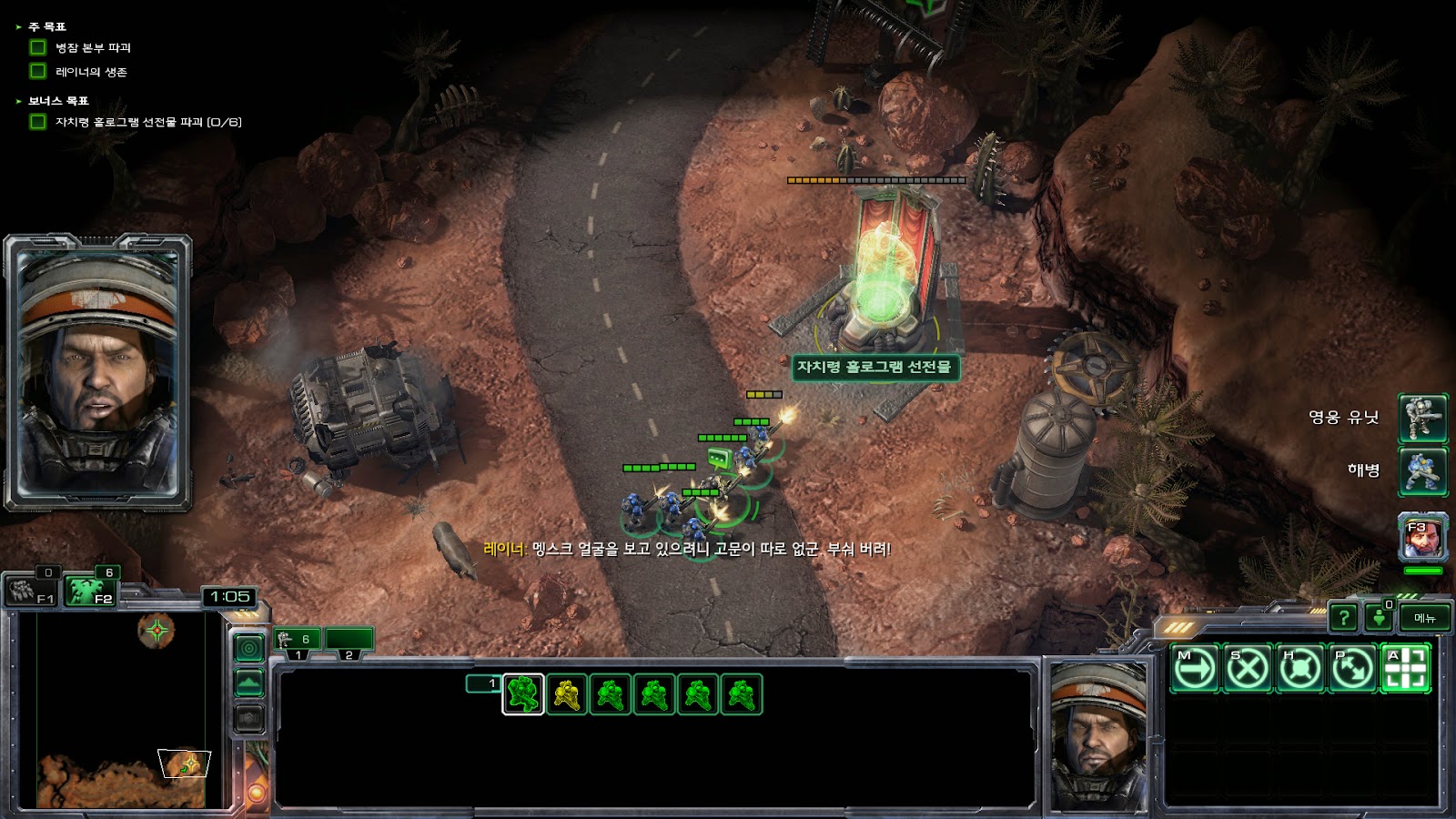Screen dimensions: 1456x819
Task: Click the 영웅 유닛 hero unit icon
Action: click(x=1422, y=418)
